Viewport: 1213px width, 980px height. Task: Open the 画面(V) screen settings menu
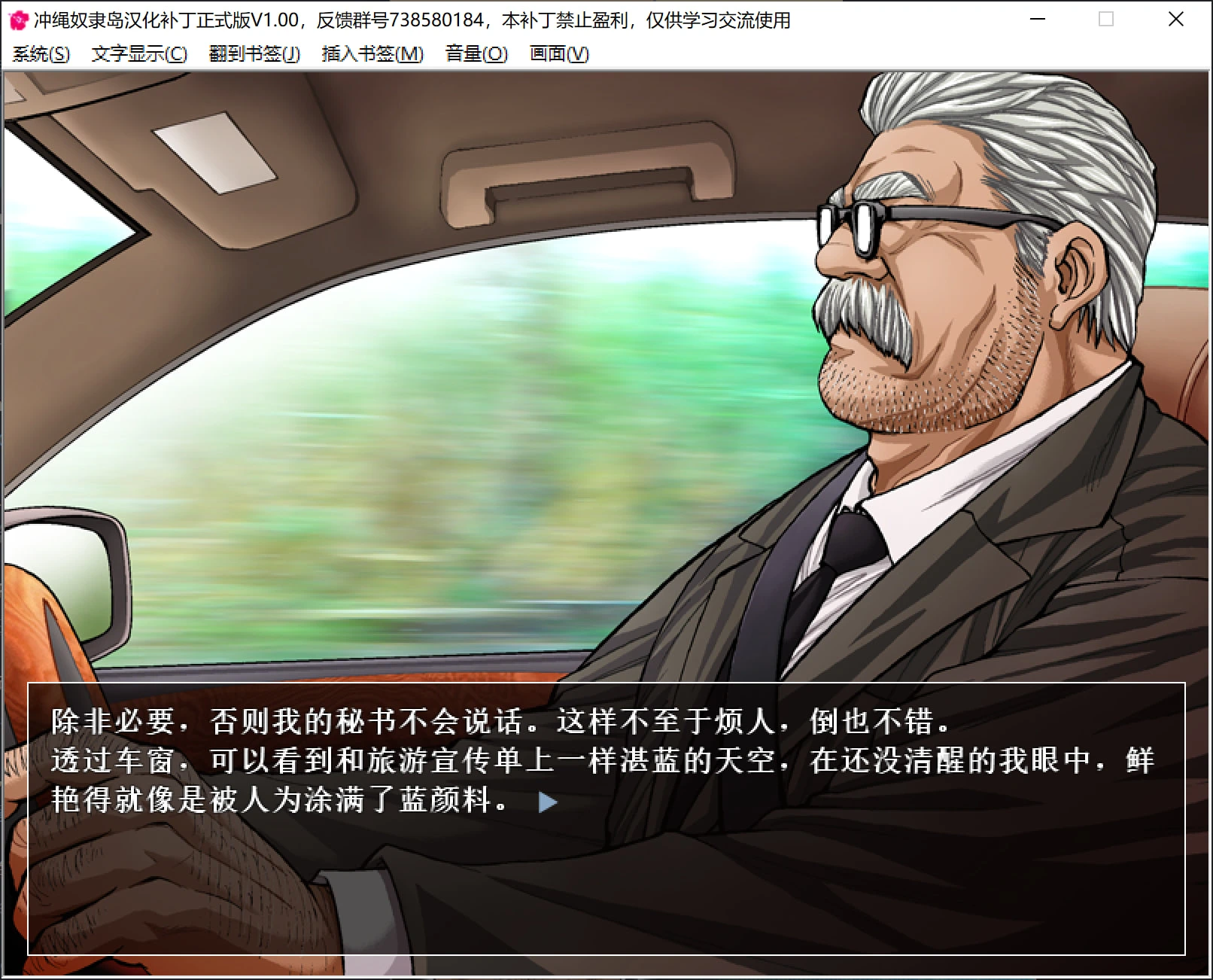tap(558, 53)
